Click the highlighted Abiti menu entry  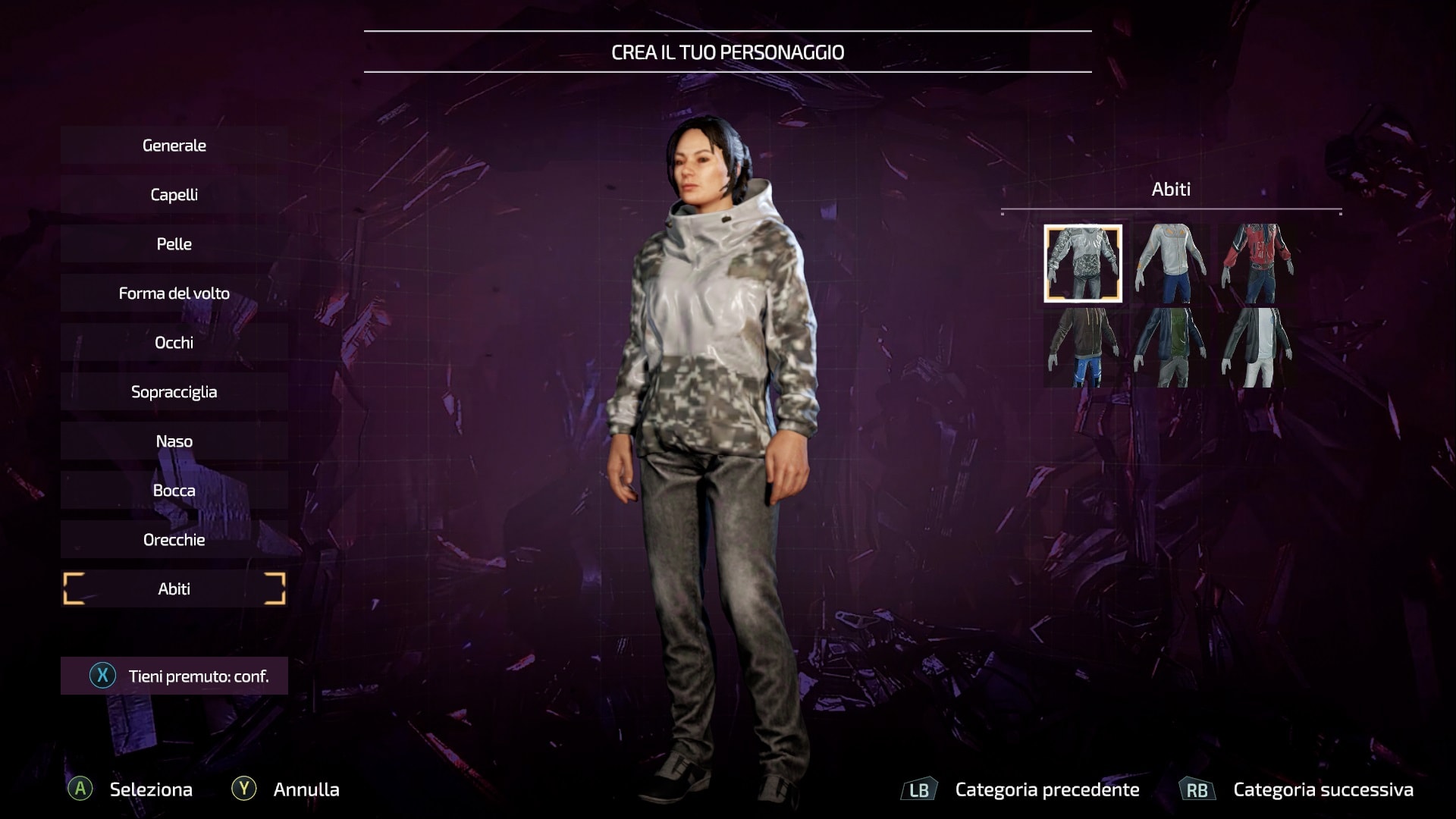pos(174,589)
